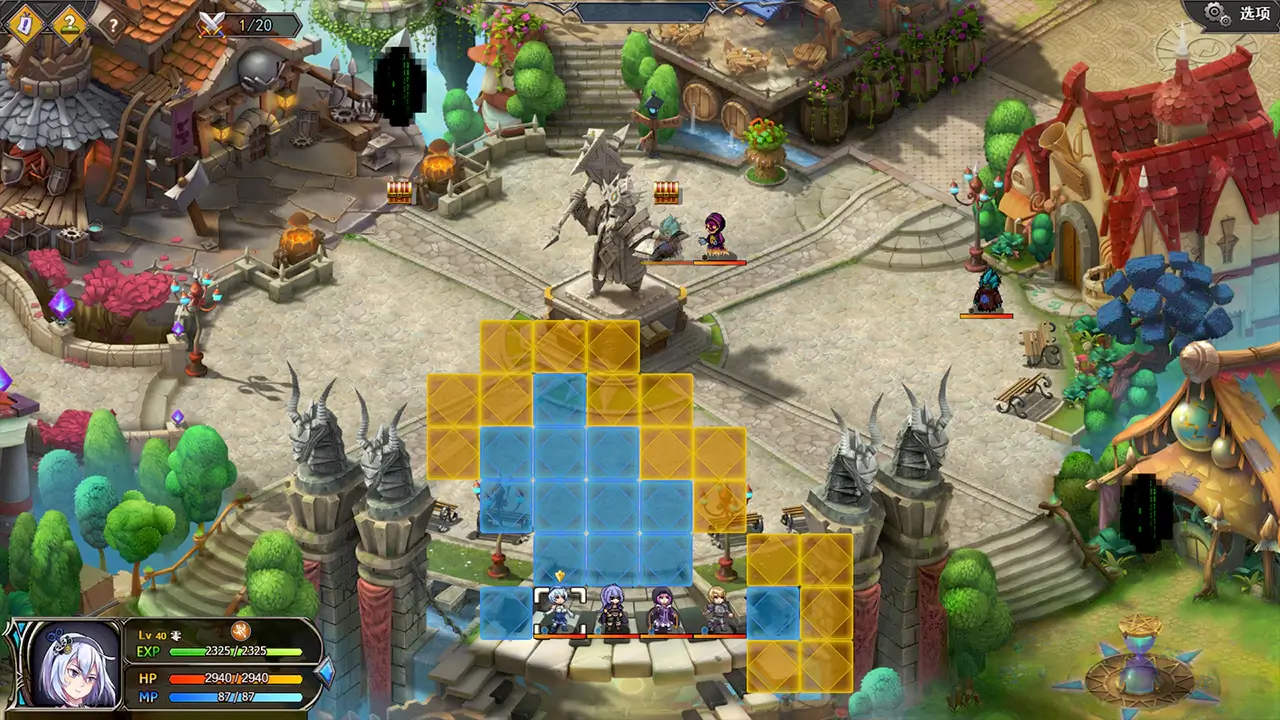The width and height of the screenshot is (1280, 720).
Task: Open the exclamation mark objectives icon
Action: 24,22
